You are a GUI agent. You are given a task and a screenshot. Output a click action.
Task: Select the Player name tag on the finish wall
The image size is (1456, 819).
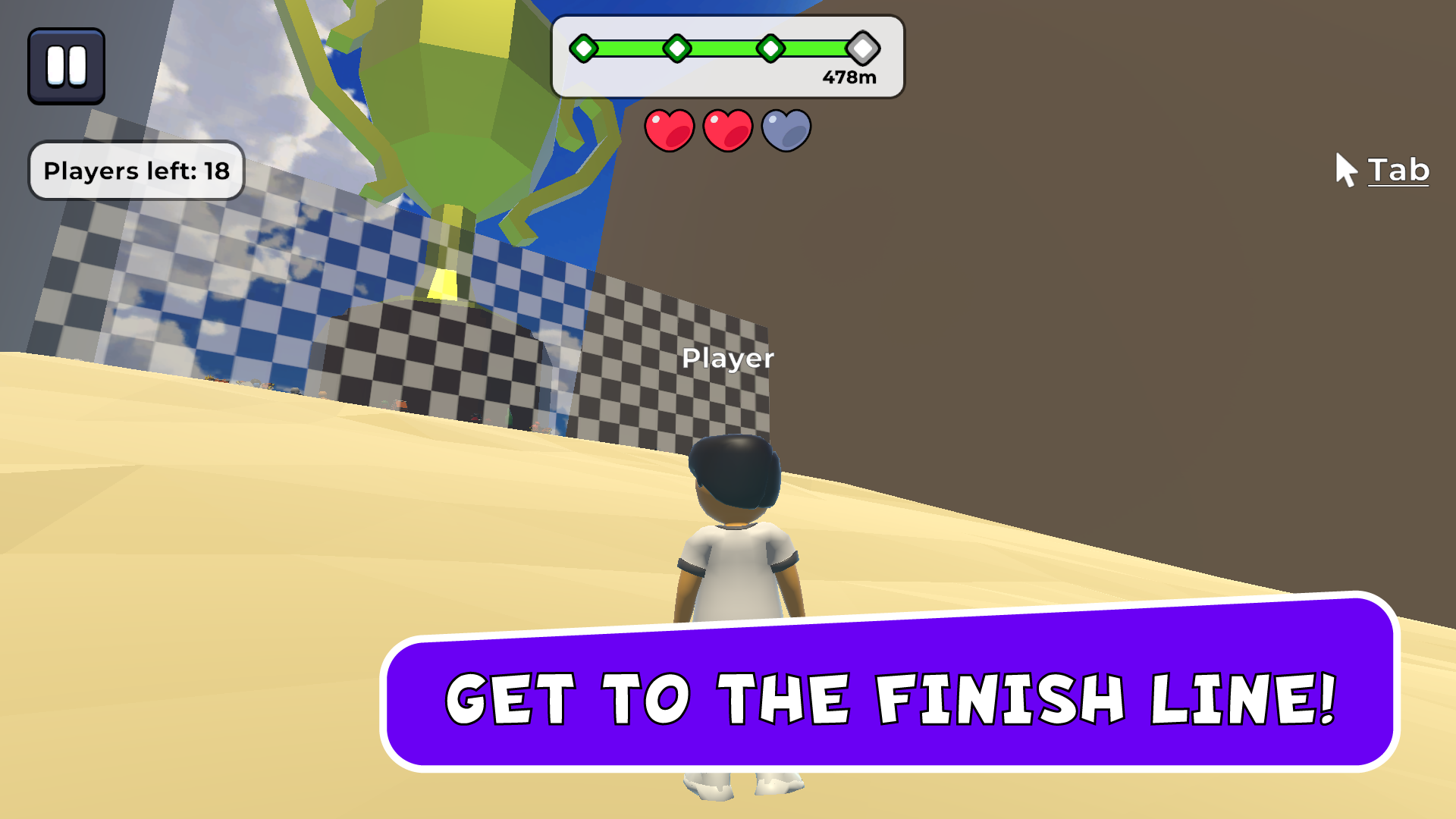(730, 359)
